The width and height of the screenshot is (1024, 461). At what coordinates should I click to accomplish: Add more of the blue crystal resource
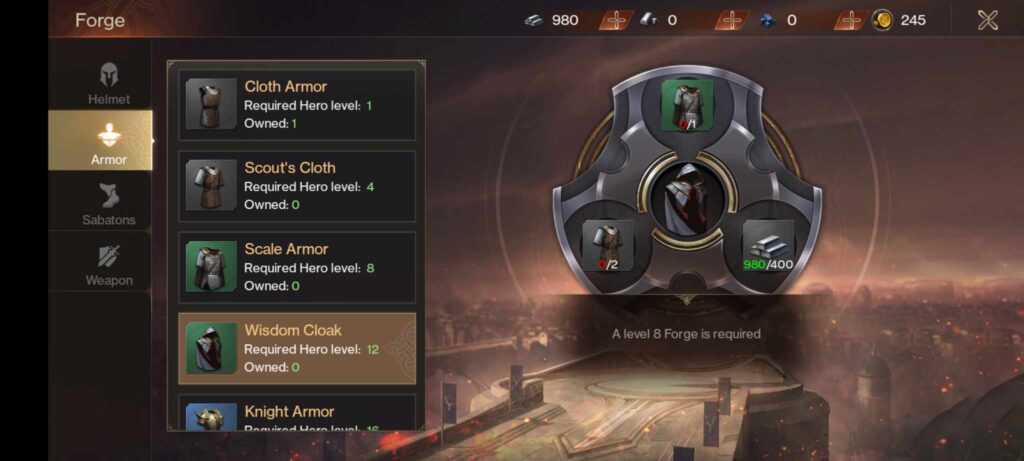click(x=851, y=20)
